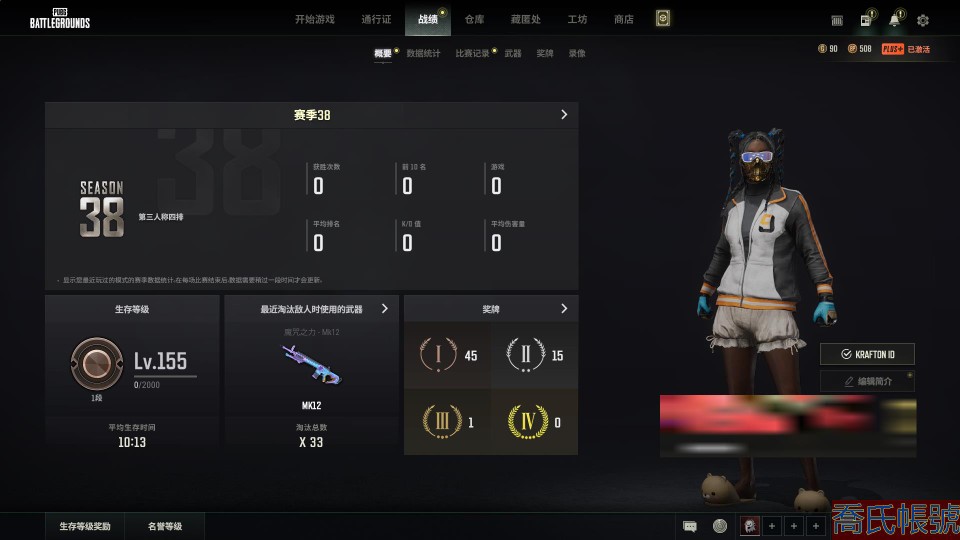
Task: Switch to the 数据统计 statistics sub-tab
Action: click(x=423, y=53)
